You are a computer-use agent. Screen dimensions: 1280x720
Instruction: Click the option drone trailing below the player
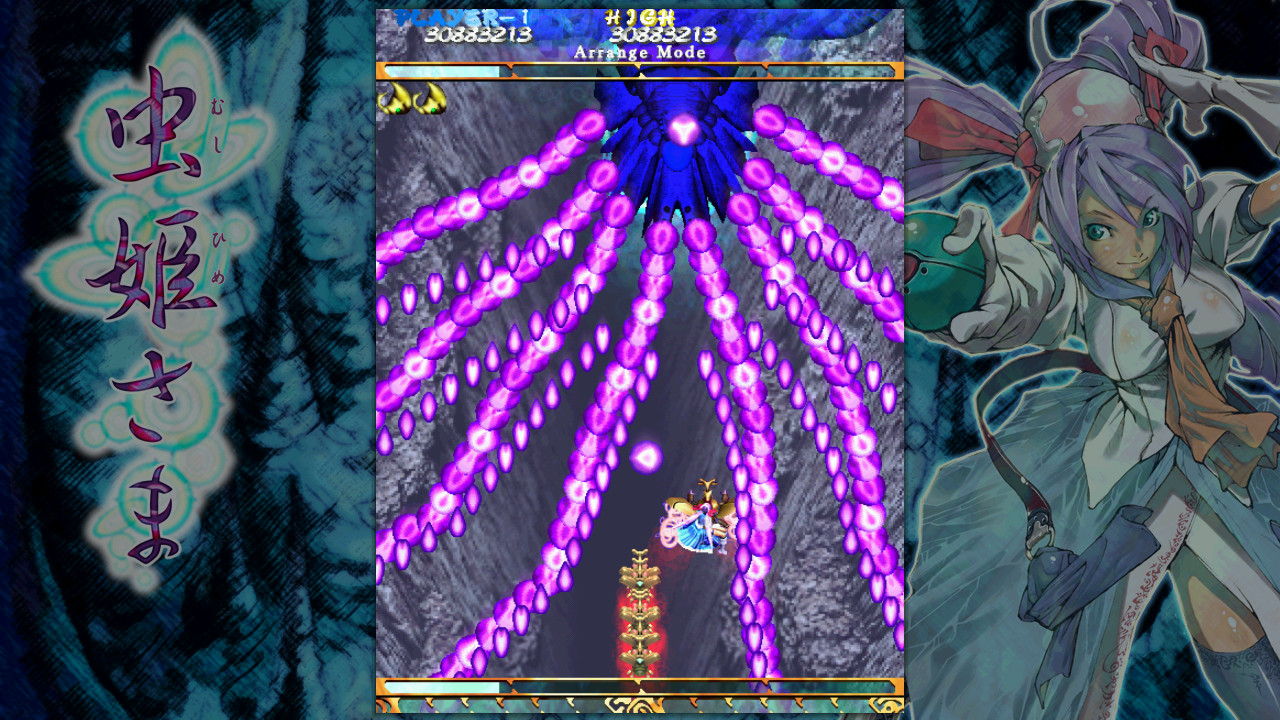pos(638,580)
